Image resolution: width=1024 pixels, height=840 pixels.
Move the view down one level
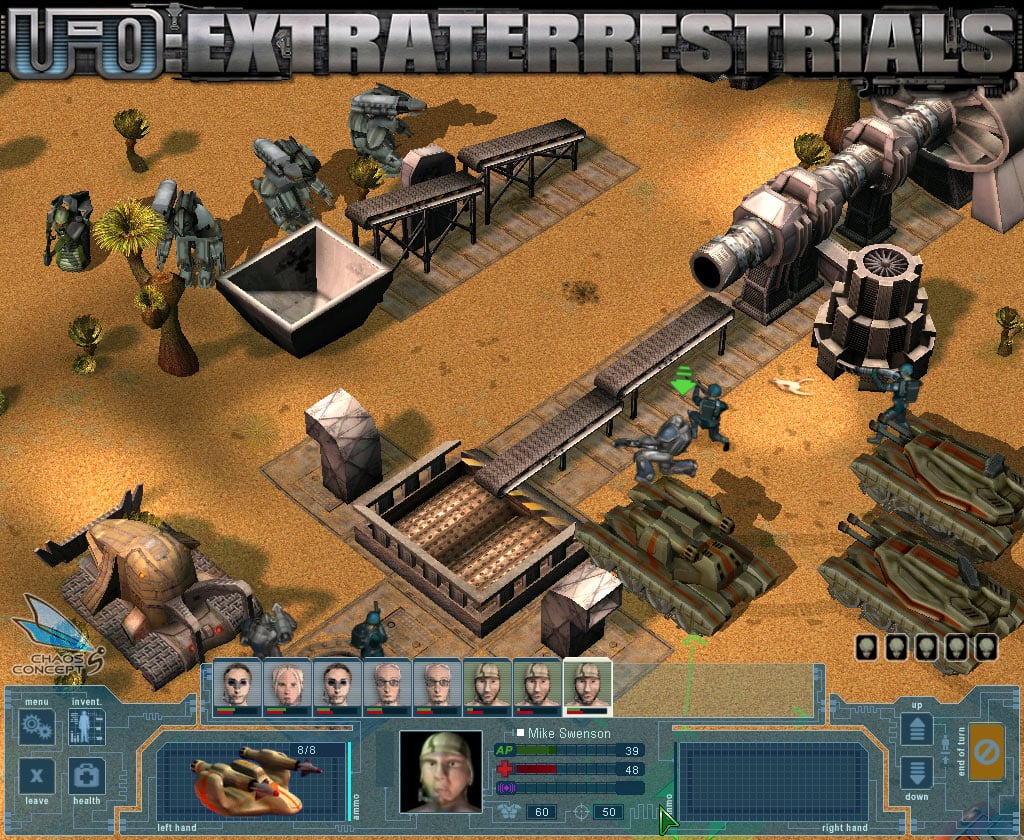pos(916,773)
